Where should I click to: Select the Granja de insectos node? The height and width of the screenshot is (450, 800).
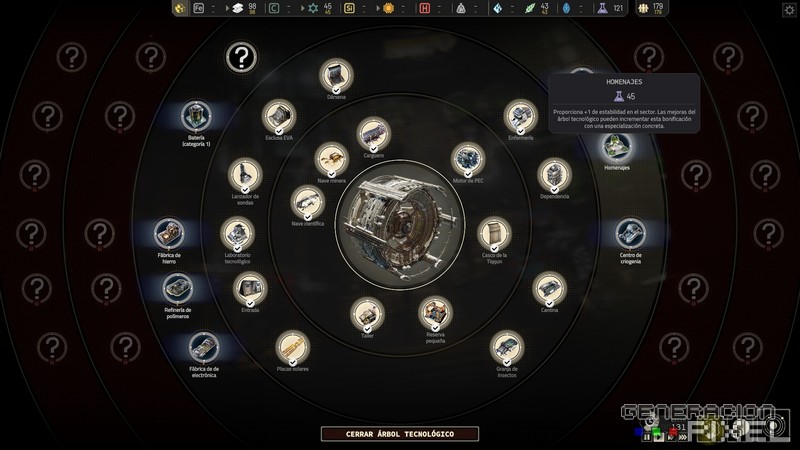click(506, 348)
